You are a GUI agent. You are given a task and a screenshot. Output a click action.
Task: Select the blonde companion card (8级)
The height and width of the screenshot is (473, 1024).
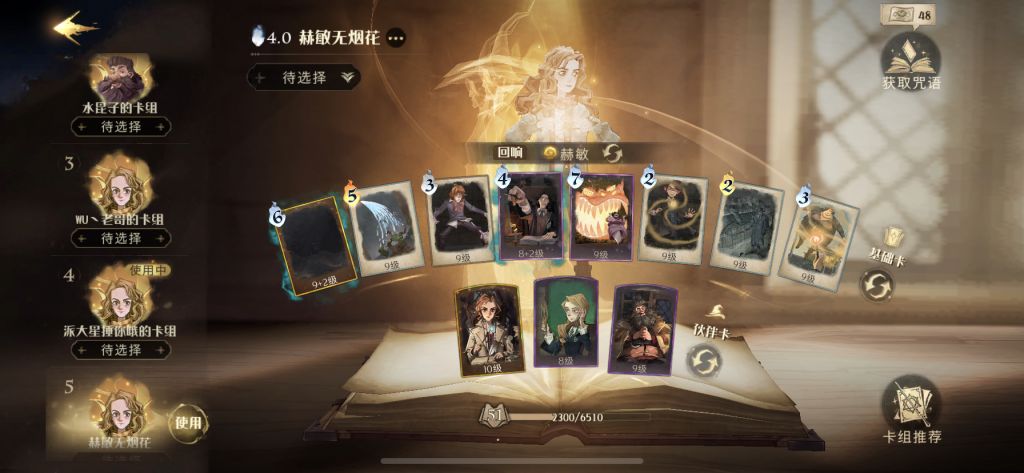[x=565, y=326]
